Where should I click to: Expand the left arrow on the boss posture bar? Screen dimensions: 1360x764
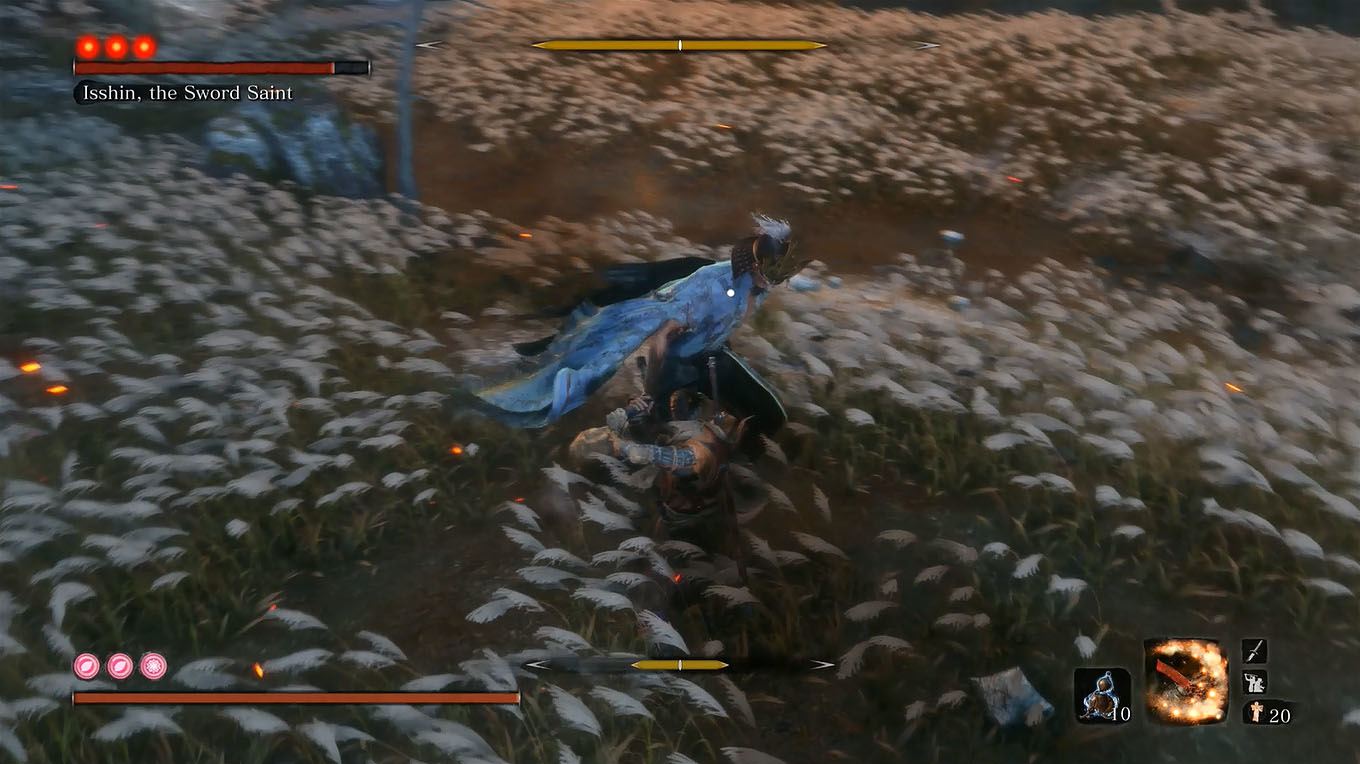[x=432, y=45]
